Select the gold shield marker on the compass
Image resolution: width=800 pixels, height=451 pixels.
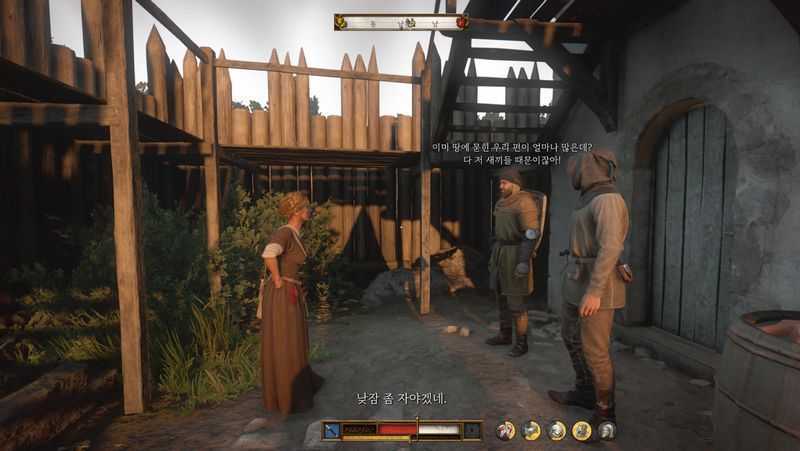point(341,21)
